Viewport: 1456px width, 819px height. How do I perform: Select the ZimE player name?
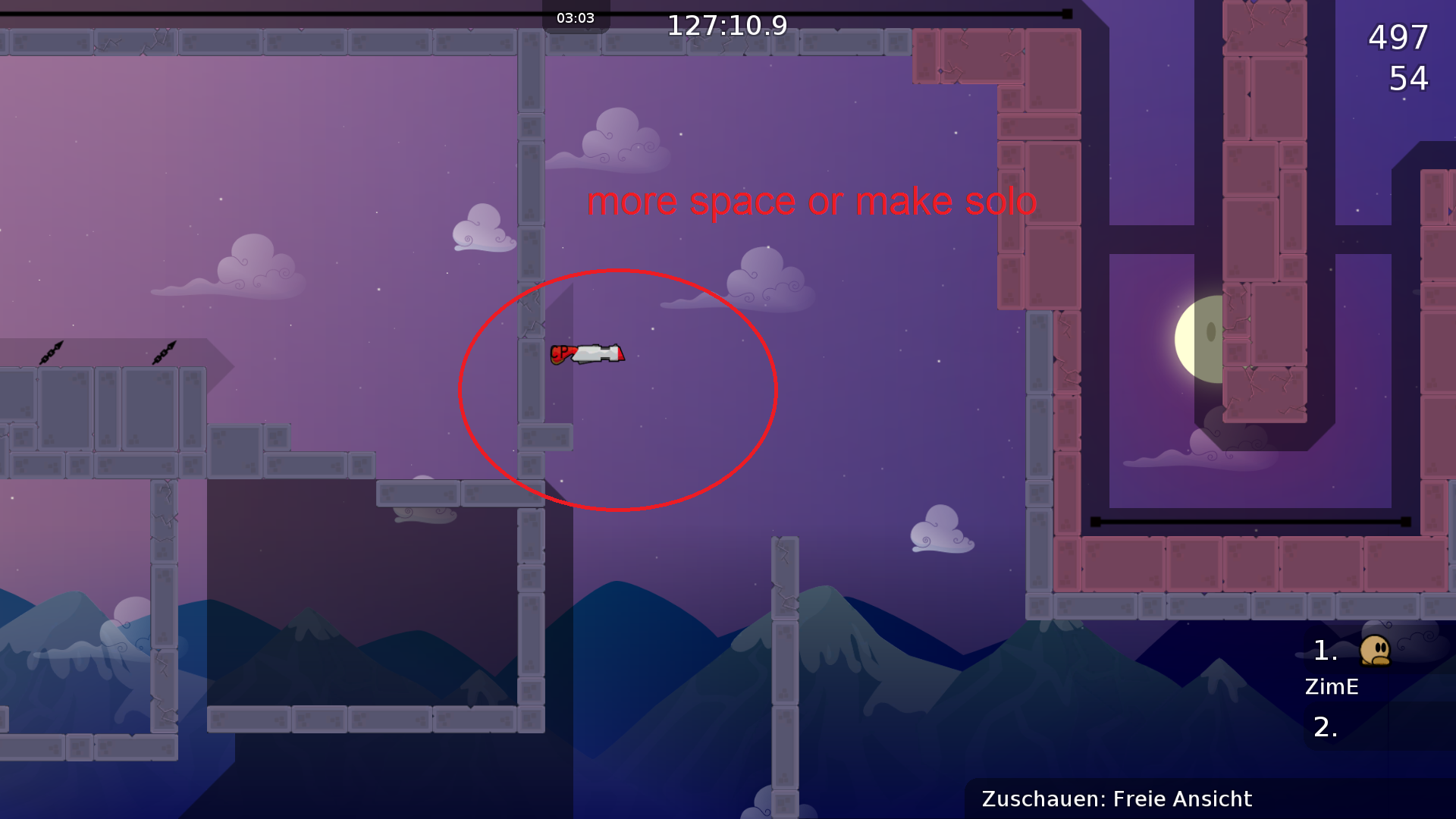click(1332, 687)
